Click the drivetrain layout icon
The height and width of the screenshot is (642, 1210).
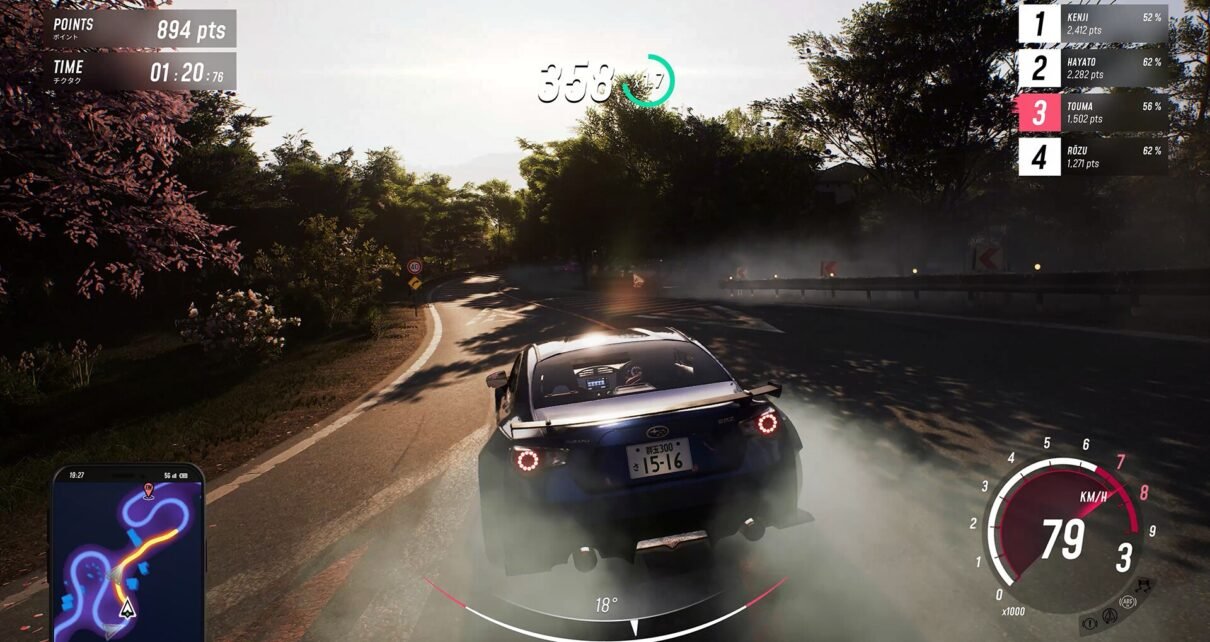[x=1142, y=585]
